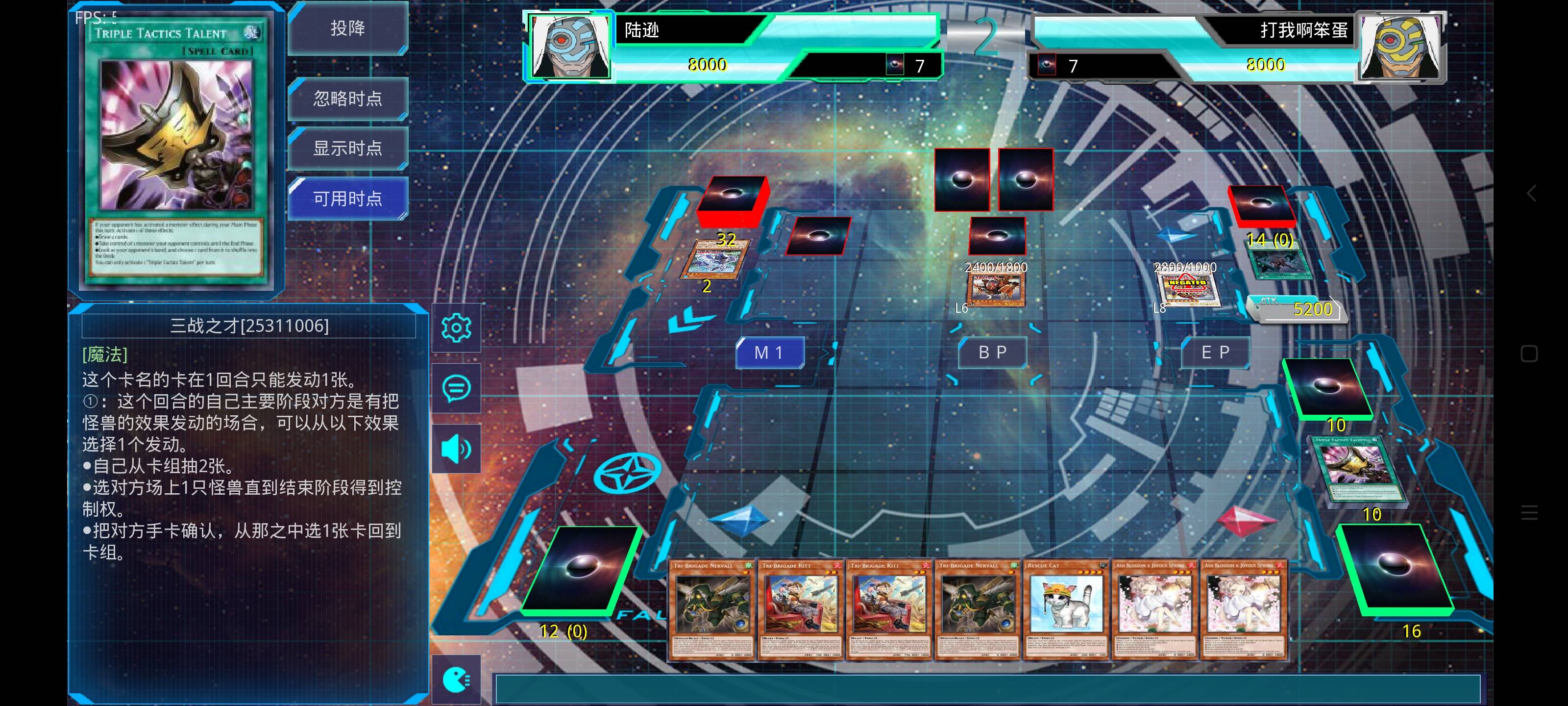Tap the Android back arrow
Screen dimensions: 1568x706
click(x=1531, y=194)
